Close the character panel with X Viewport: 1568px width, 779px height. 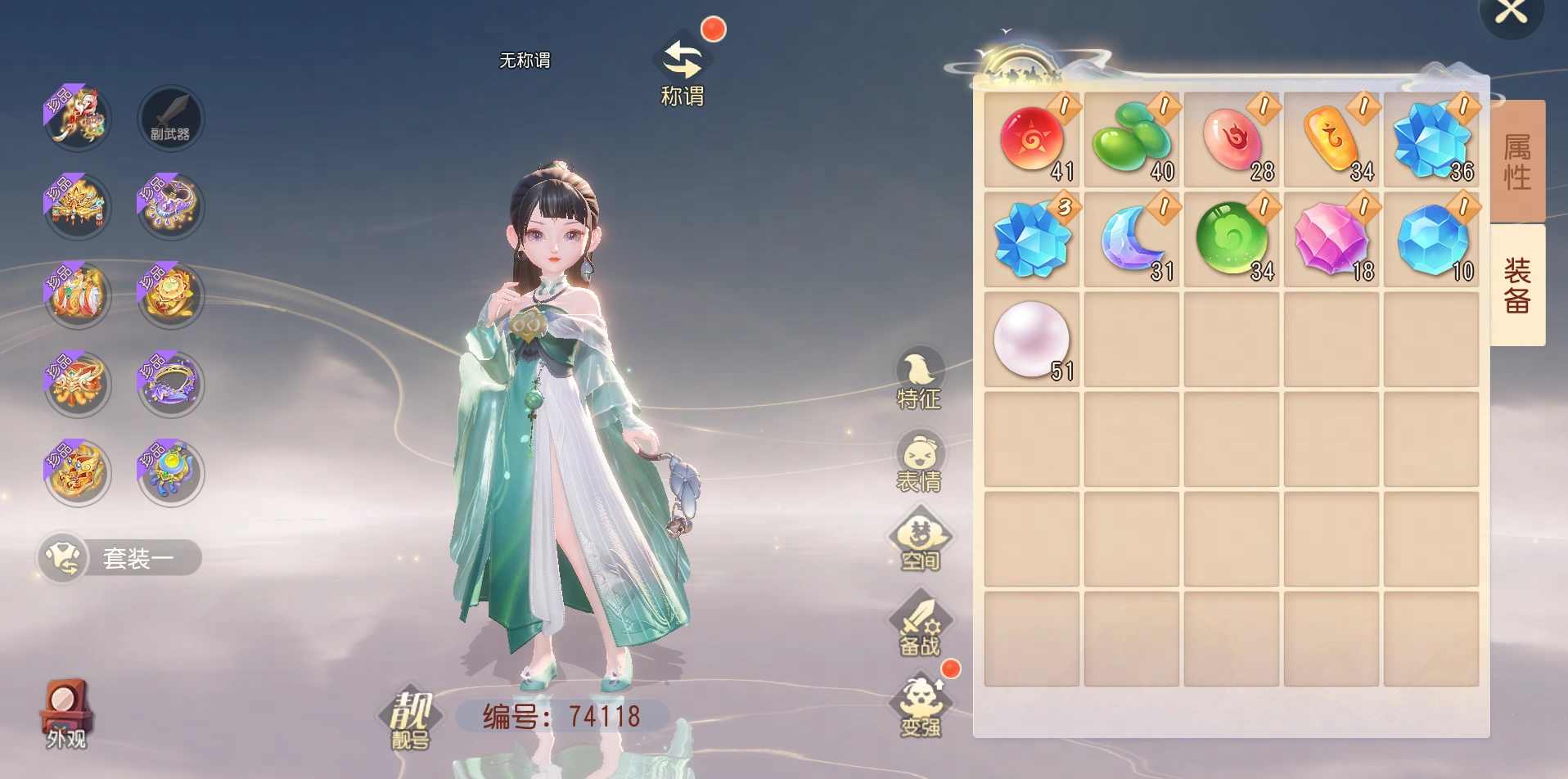pyautogui.click(x=1511, y=13)
